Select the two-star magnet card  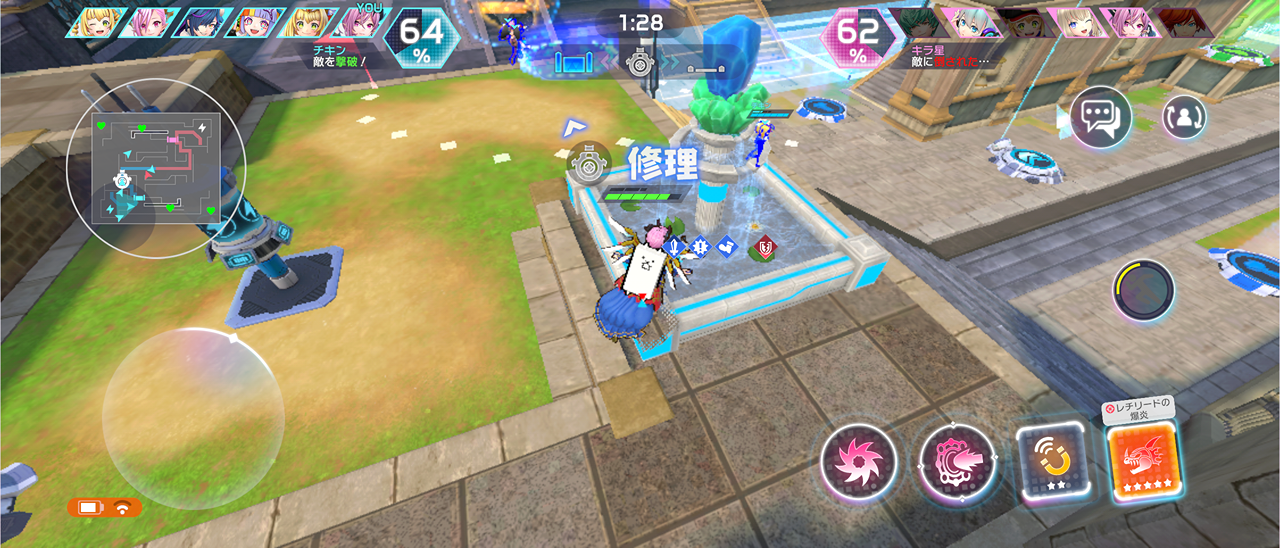coord(1051,461)
